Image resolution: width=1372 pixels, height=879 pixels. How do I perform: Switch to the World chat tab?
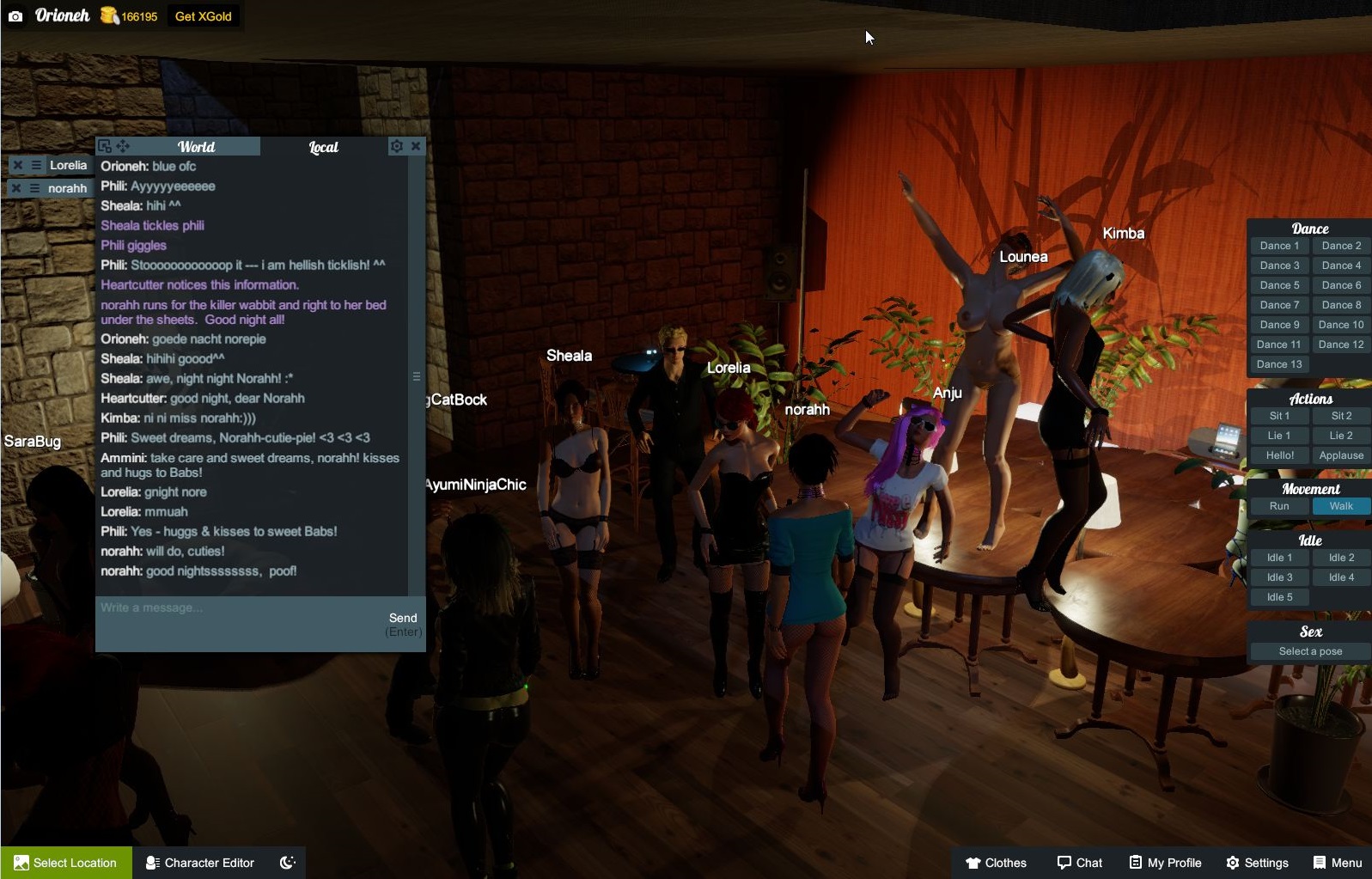pos(196,146)
